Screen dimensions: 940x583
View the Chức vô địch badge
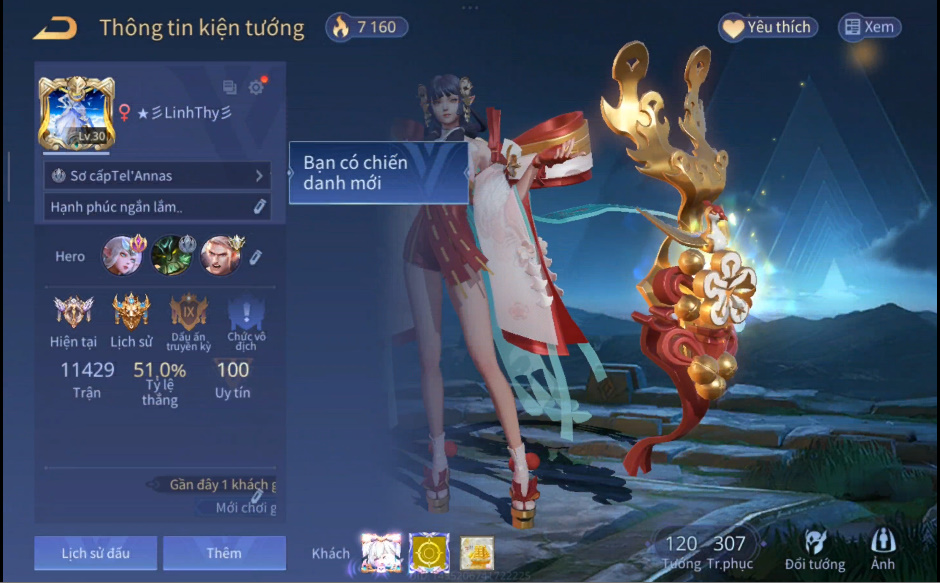click(x=246, y=315)
